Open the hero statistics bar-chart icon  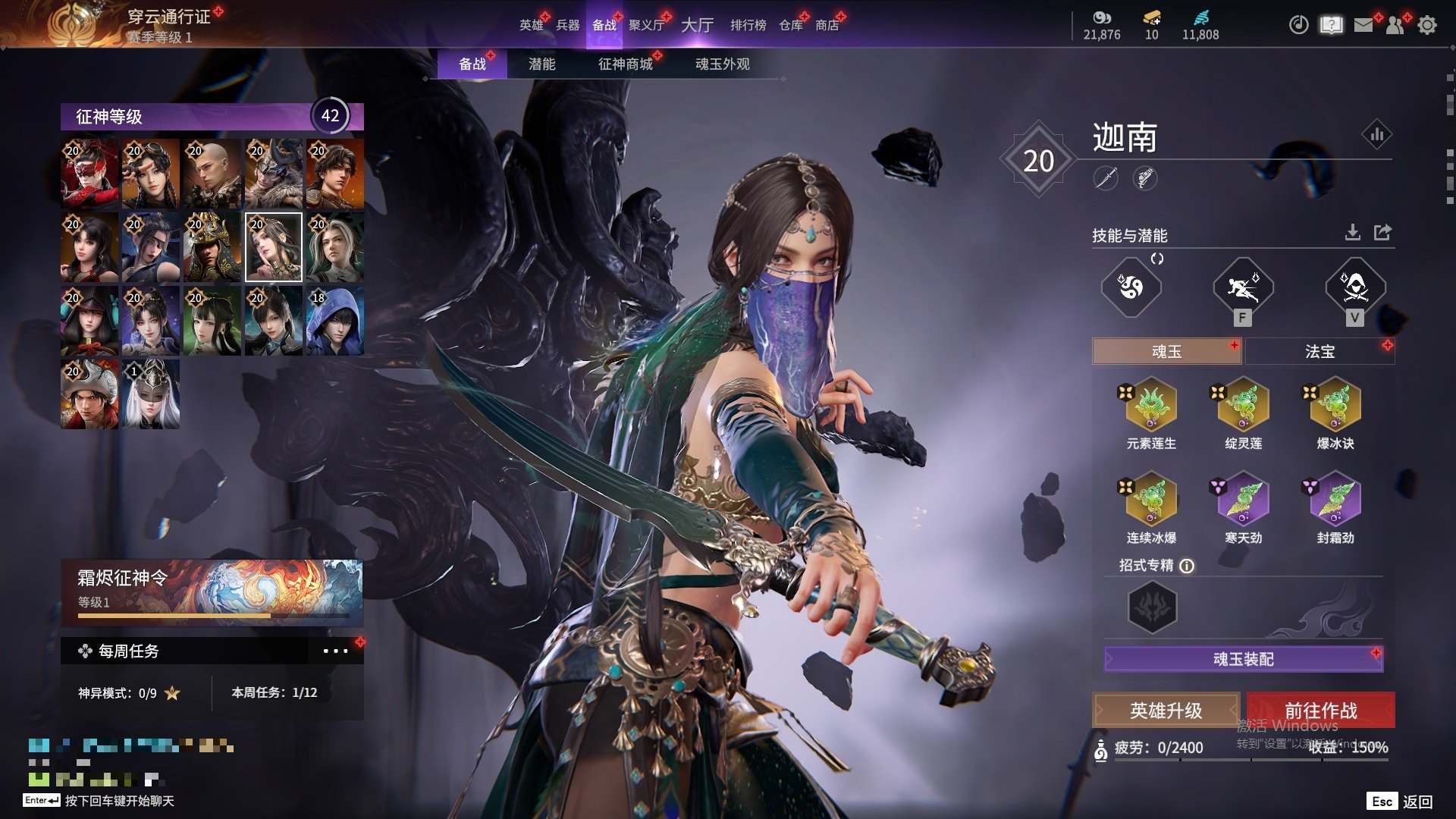click(1376, 135)
